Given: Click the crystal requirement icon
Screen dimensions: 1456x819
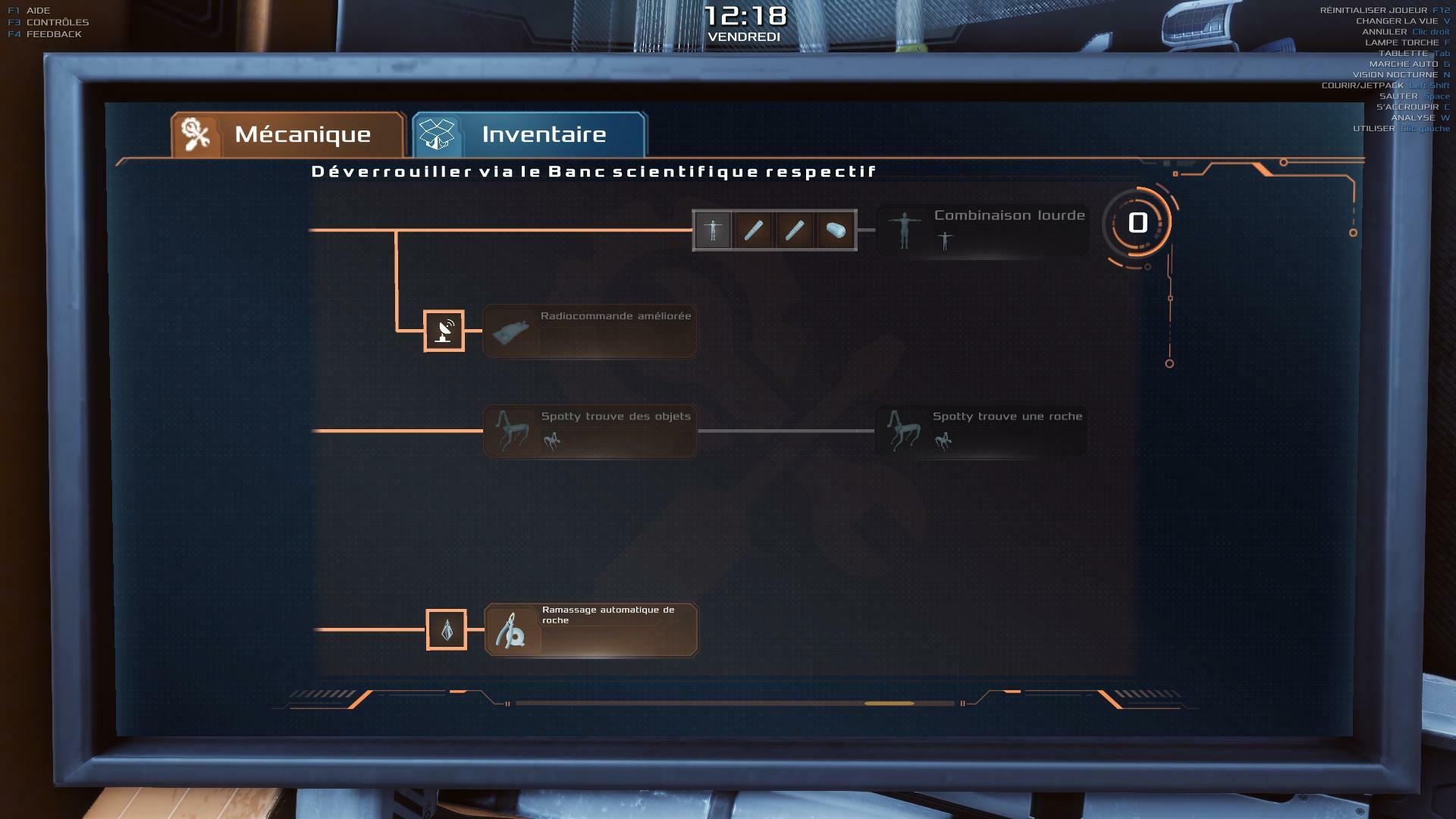Looking at the screenshot, I should coord(446,629).
